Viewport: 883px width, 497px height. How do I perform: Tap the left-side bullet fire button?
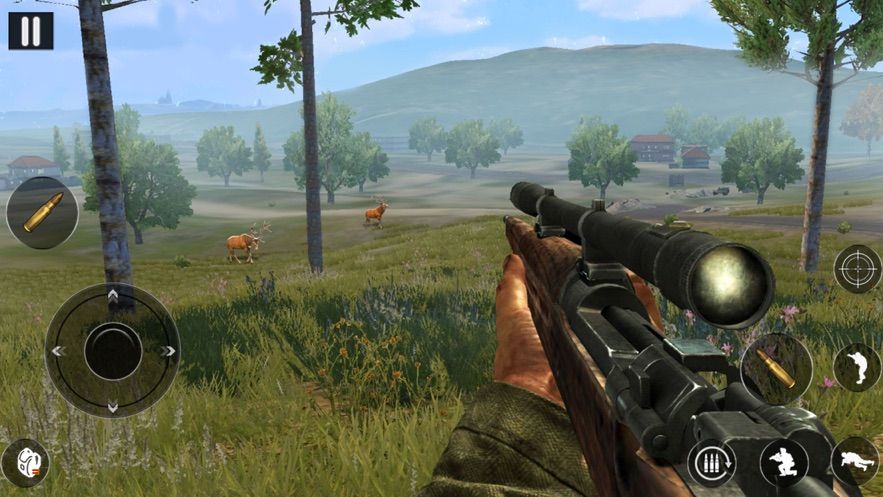(41, 212)
